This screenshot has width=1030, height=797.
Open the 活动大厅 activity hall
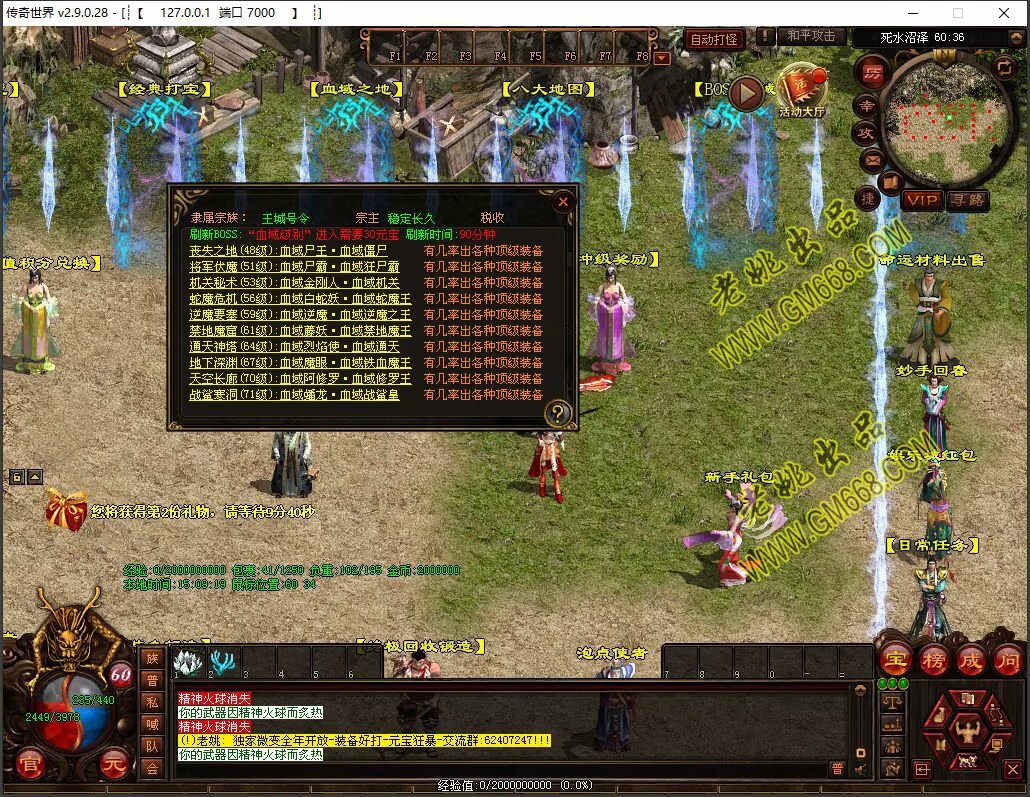click(802, 91)
